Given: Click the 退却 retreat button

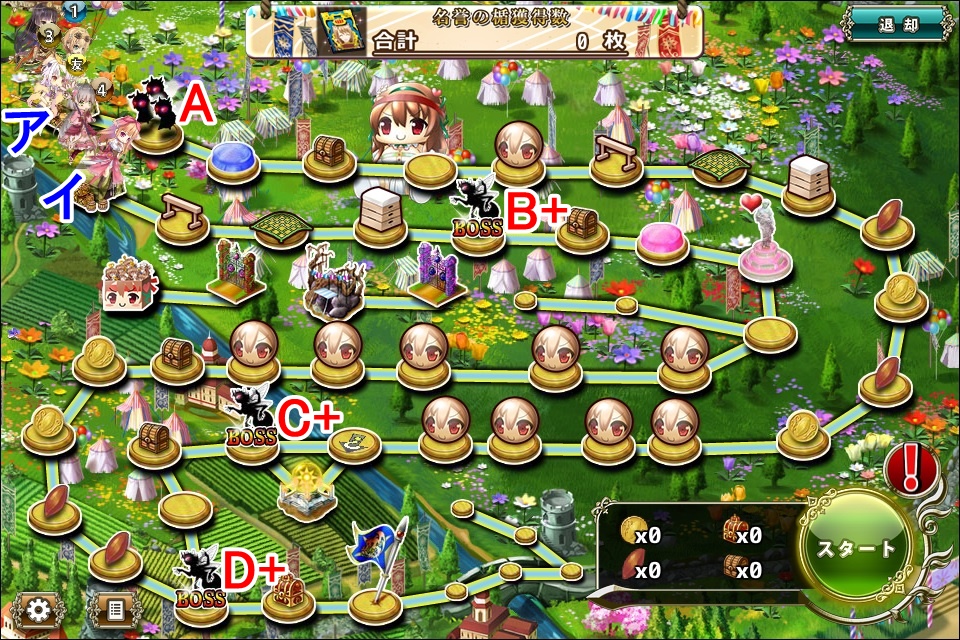Looking at the screenshot, I should (x=895, y=24).
